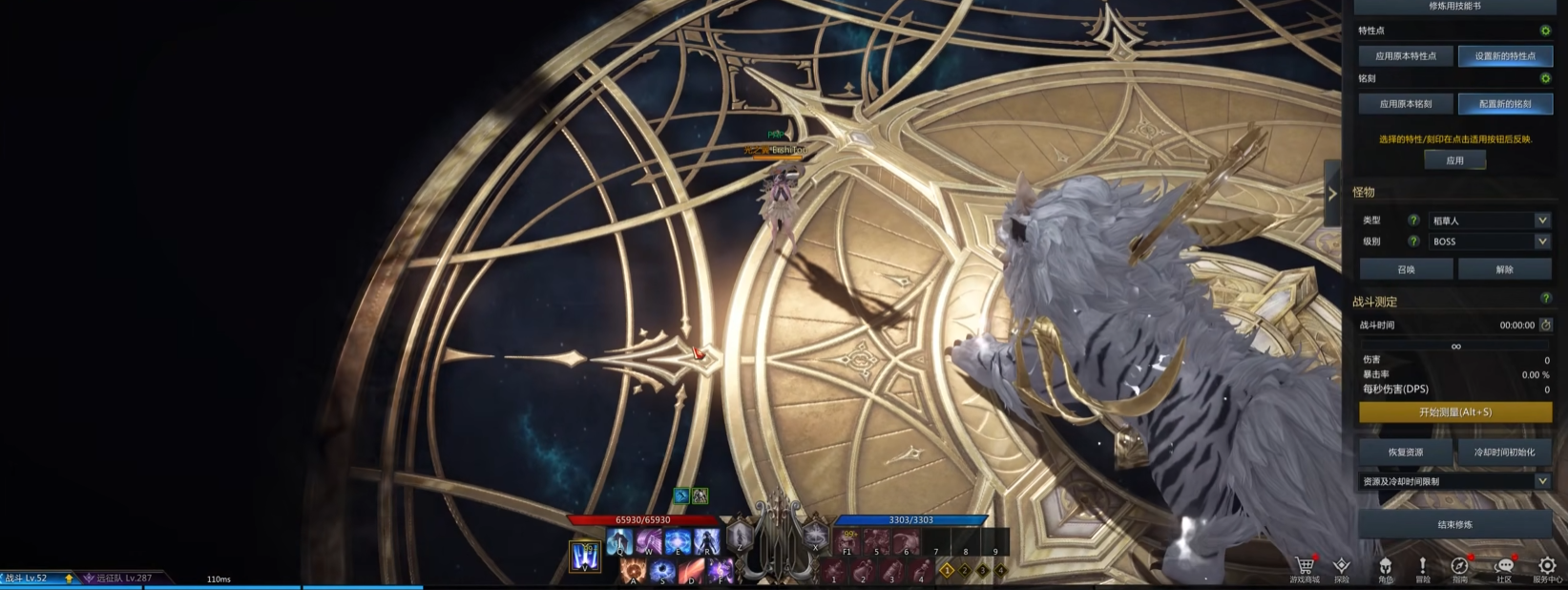Summon the monster with 召唤

(1406, 269)
